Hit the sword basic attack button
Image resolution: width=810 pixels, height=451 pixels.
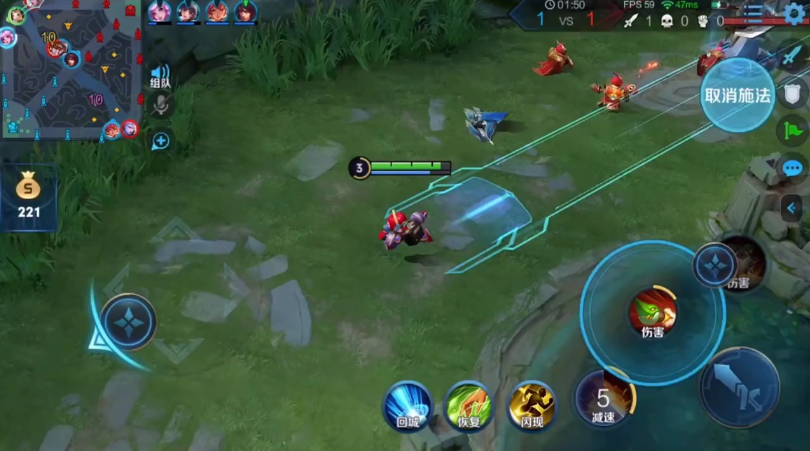[739, 387]
